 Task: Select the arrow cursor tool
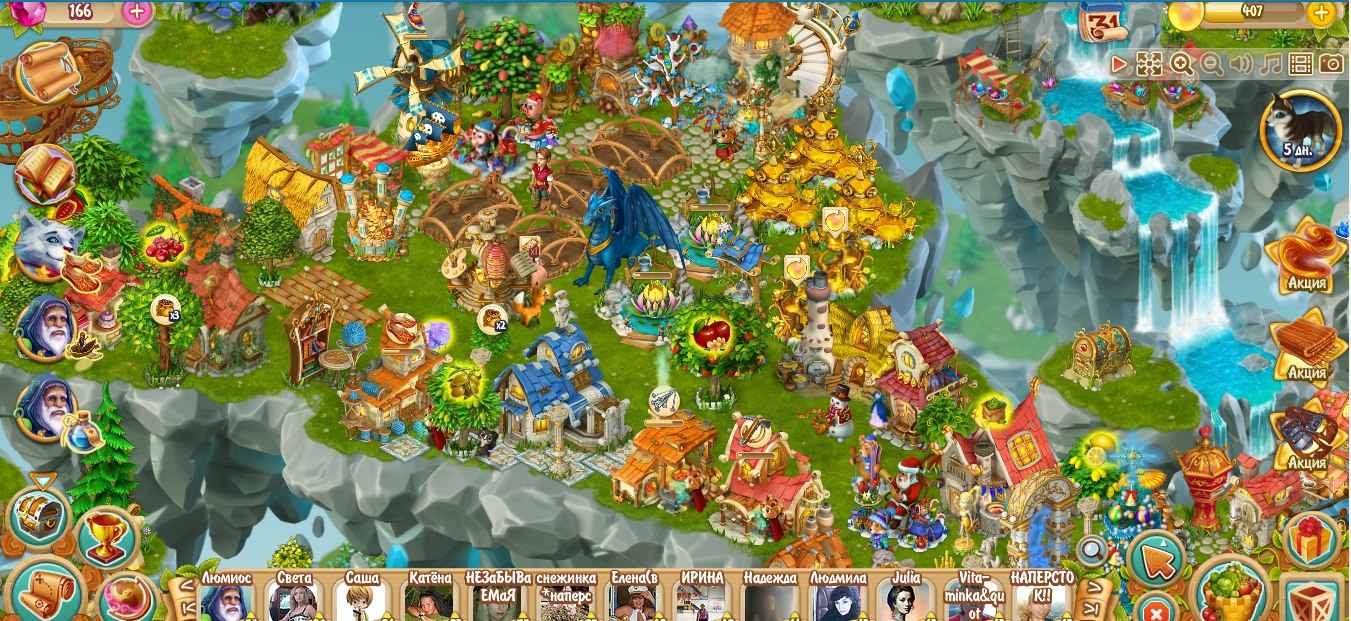coord(1157,560)
